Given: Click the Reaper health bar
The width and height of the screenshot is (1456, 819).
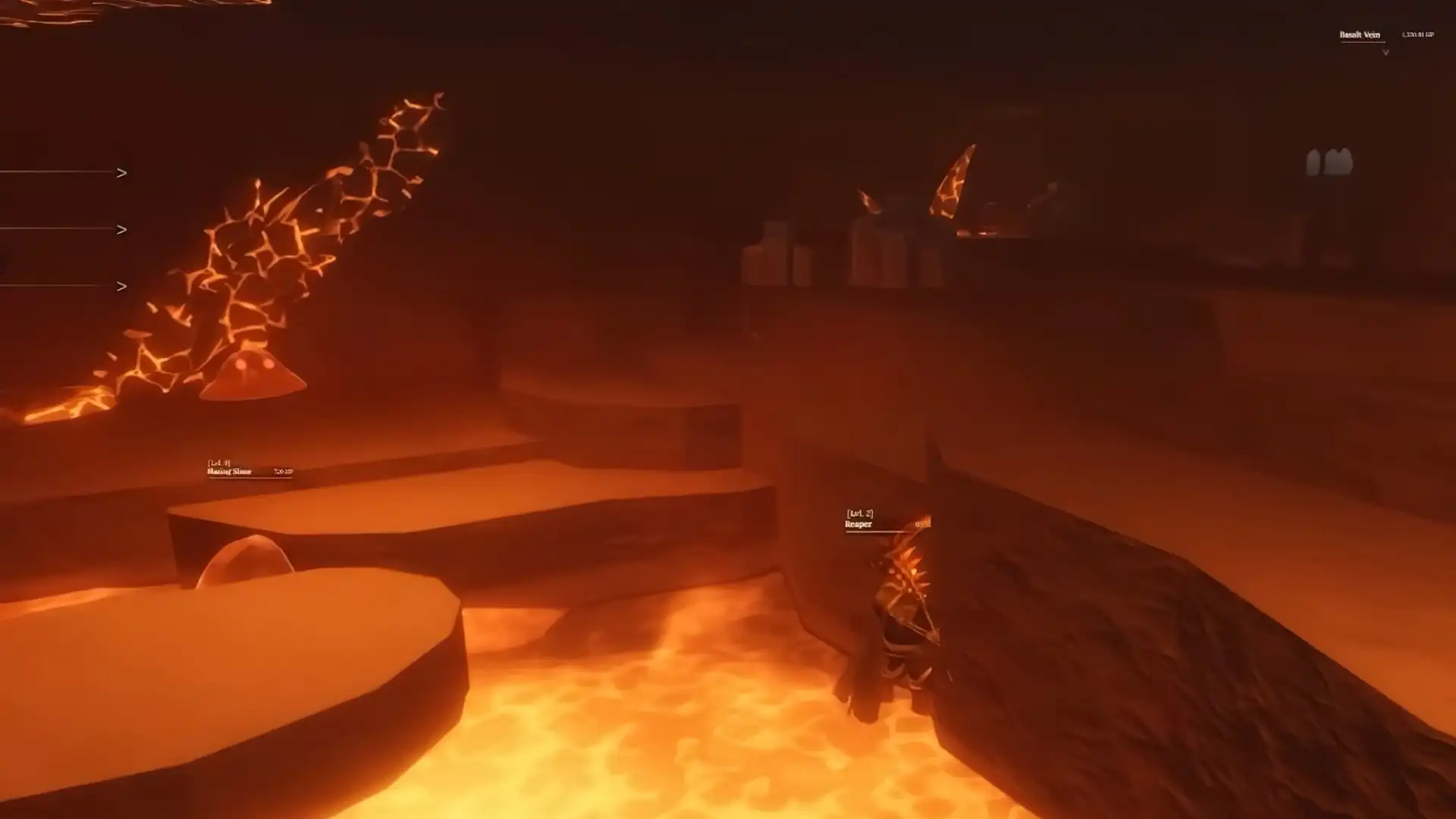Looking at the screenshot, I should (x=876, y=531).
